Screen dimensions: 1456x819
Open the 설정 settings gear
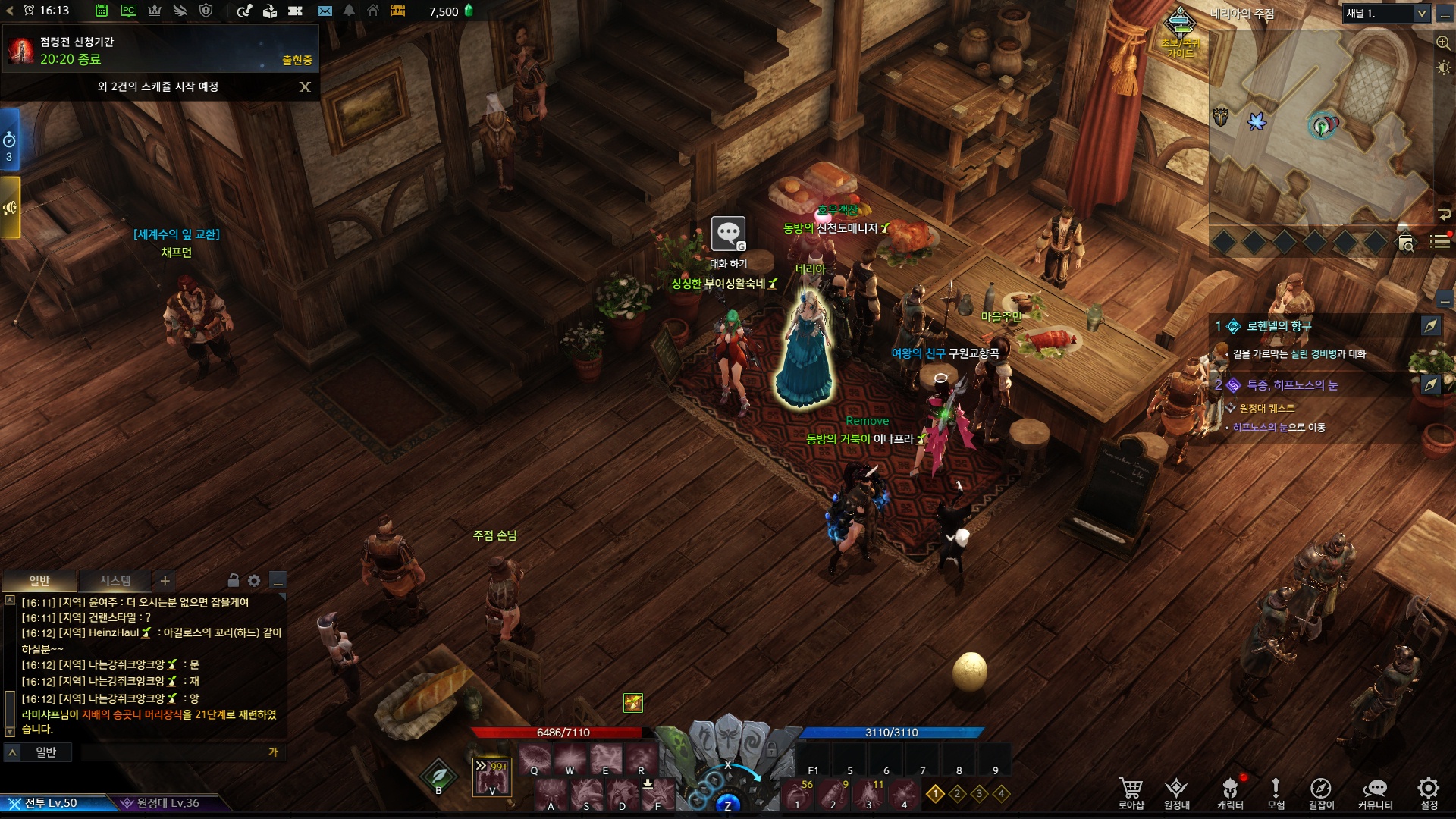point(1429,792)
